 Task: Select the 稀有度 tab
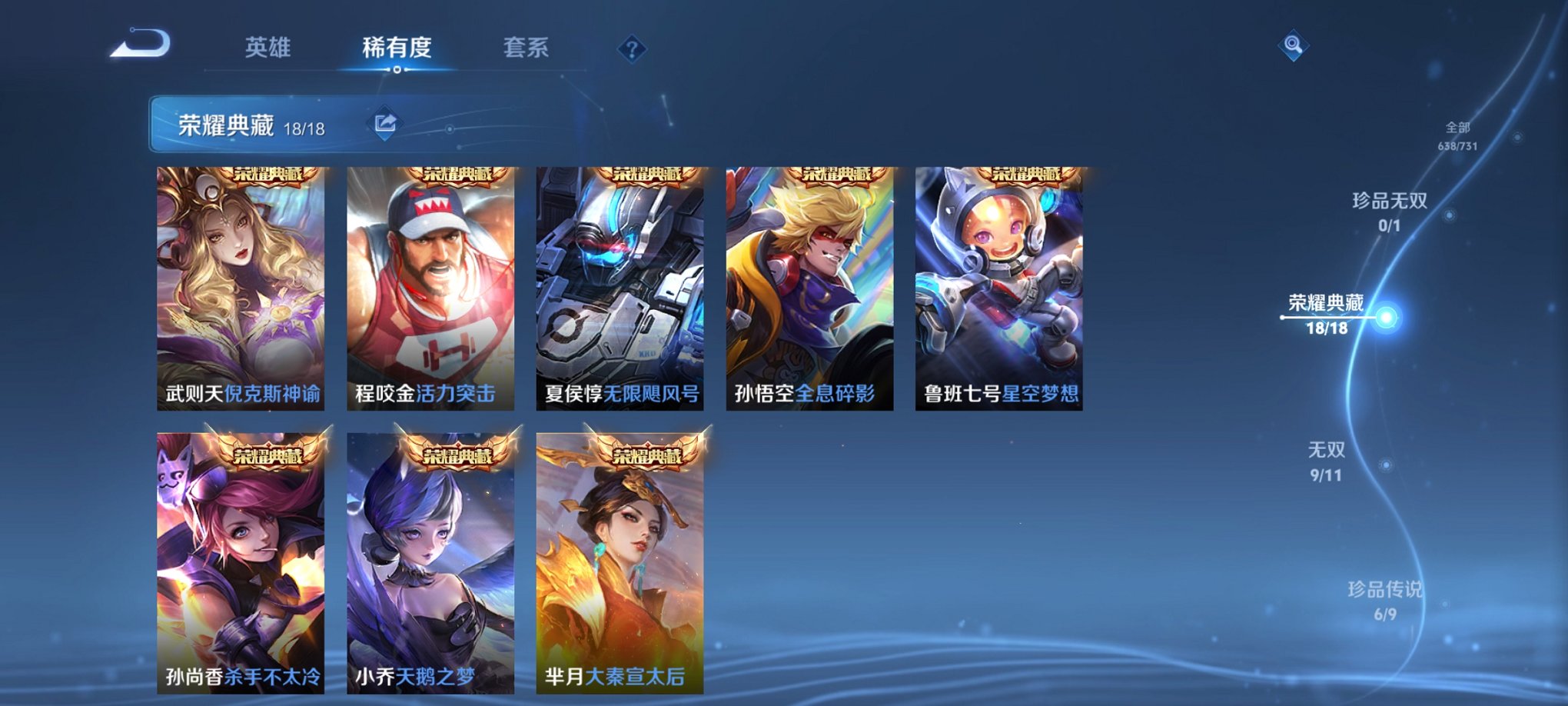tap(397, 48)
